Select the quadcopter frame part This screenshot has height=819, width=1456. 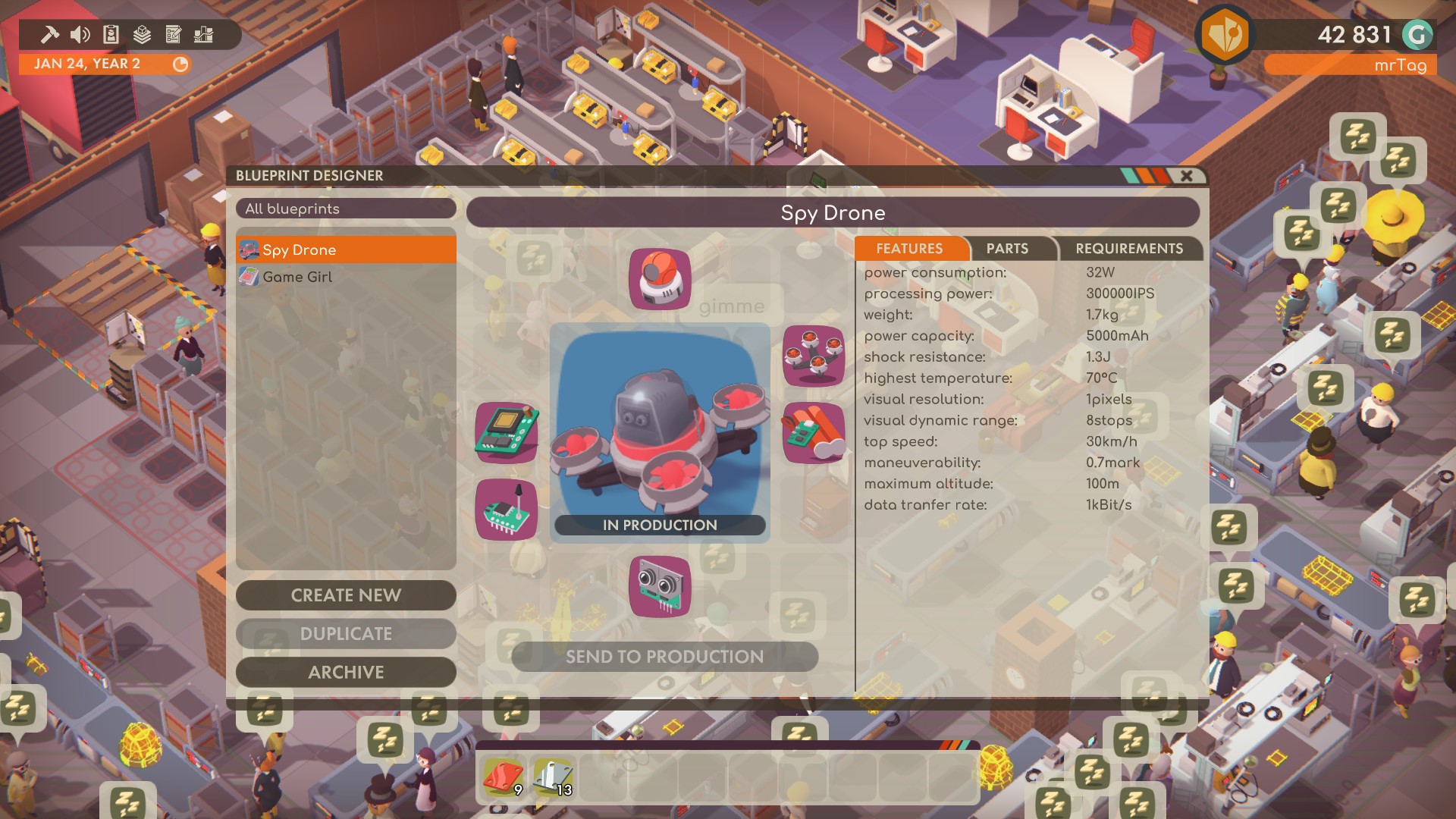[813, 356]
